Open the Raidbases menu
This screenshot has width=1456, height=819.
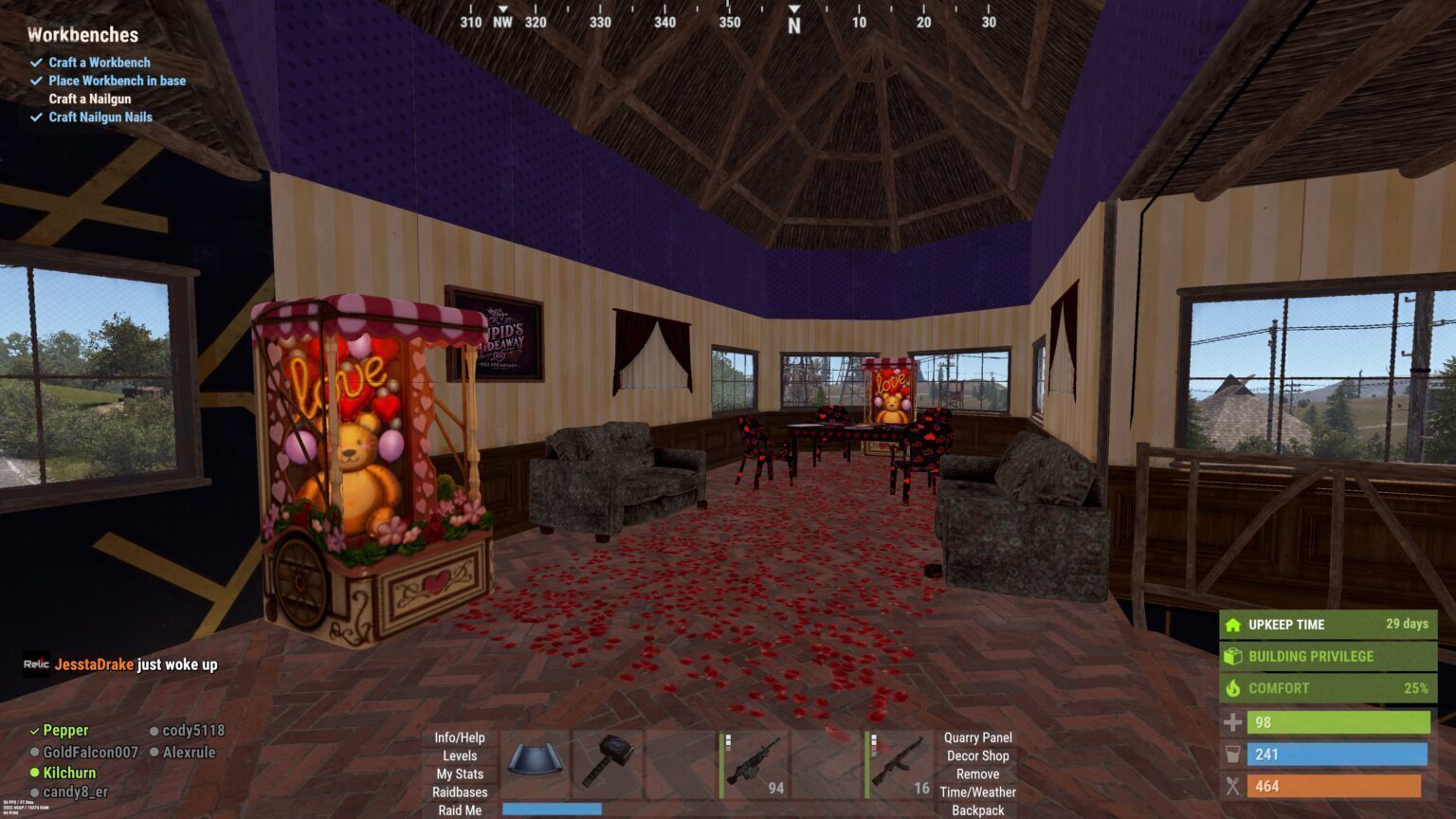coord(460,792)
